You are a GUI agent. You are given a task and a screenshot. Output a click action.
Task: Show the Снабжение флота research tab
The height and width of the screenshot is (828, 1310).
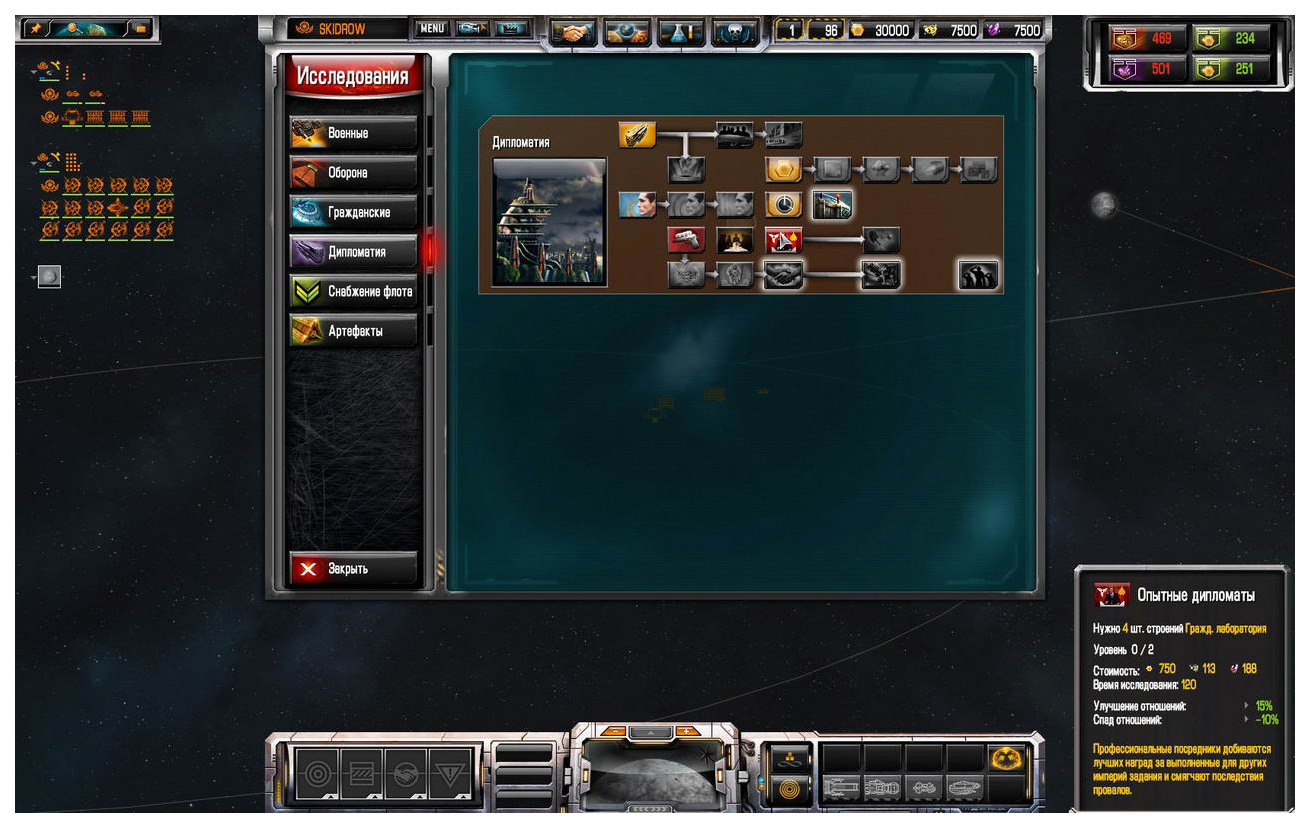point(353,291)
